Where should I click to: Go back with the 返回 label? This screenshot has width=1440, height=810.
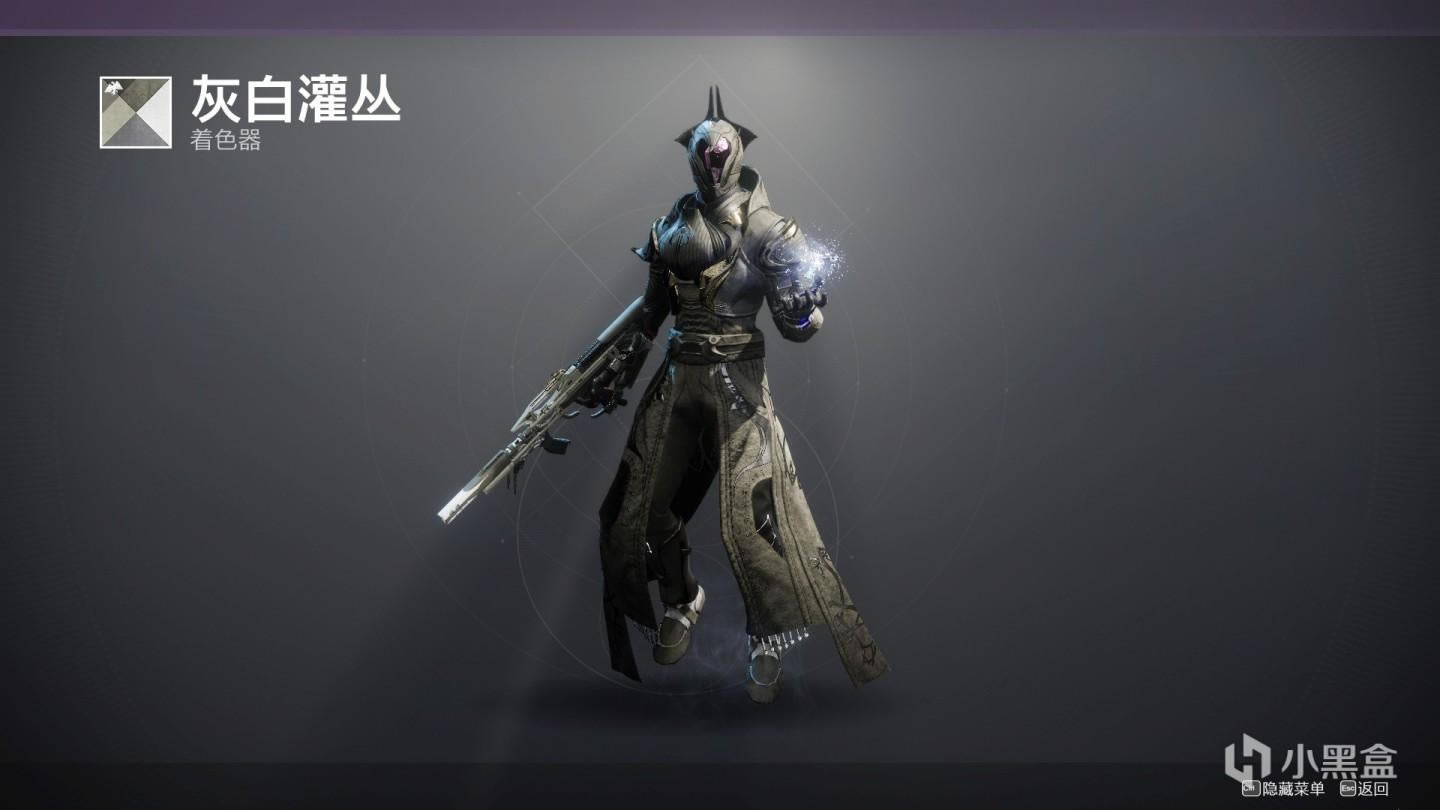(x=1373, y=790)
